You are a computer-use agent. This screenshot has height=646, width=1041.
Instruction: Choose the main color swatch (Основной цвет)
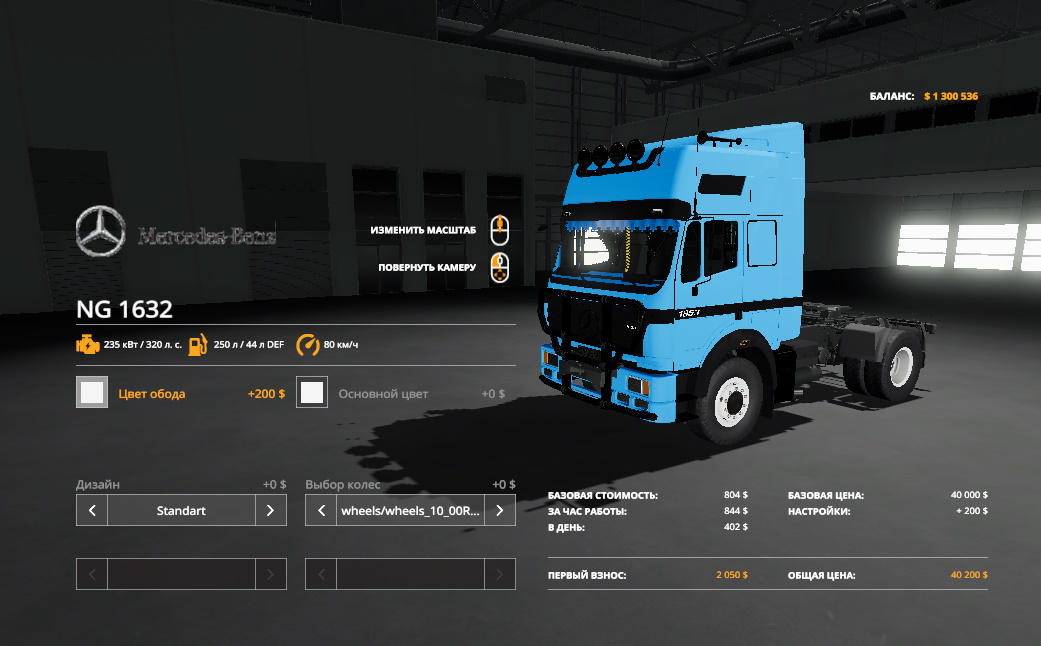[x=312, y=393]
